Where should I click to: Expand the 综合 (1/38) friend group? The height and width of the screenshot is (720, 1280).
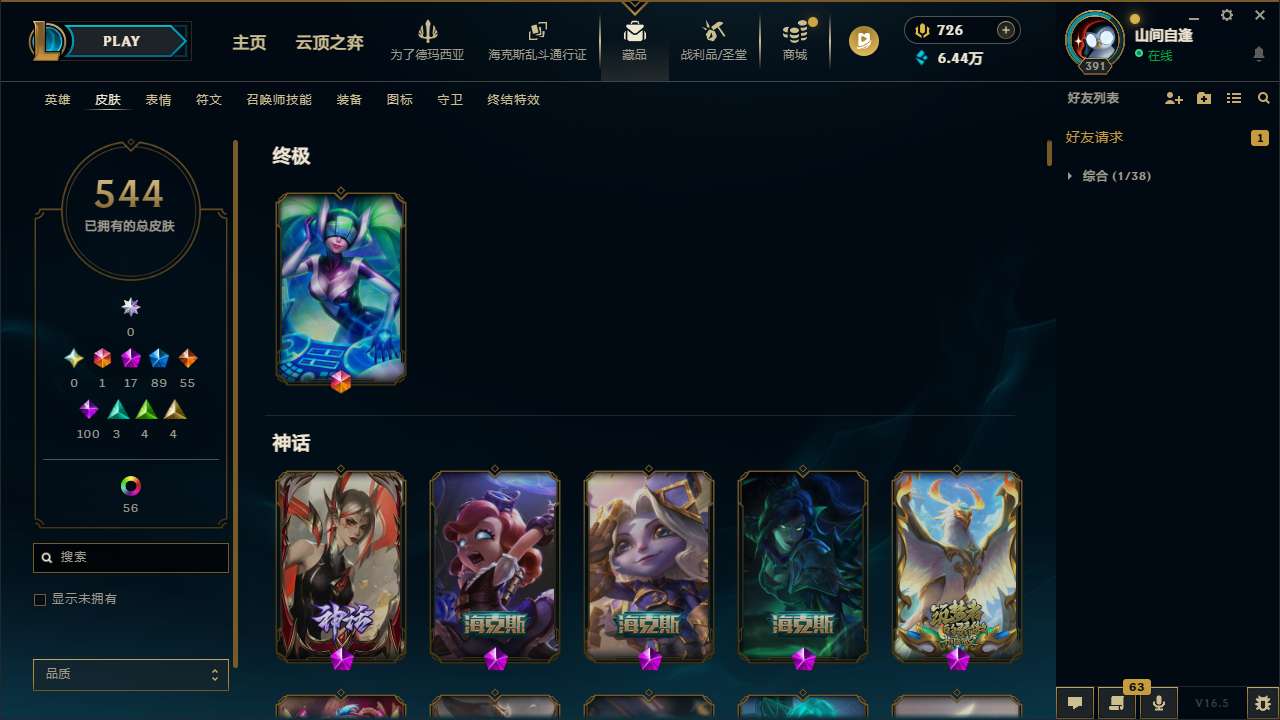tap(1070, 175)
